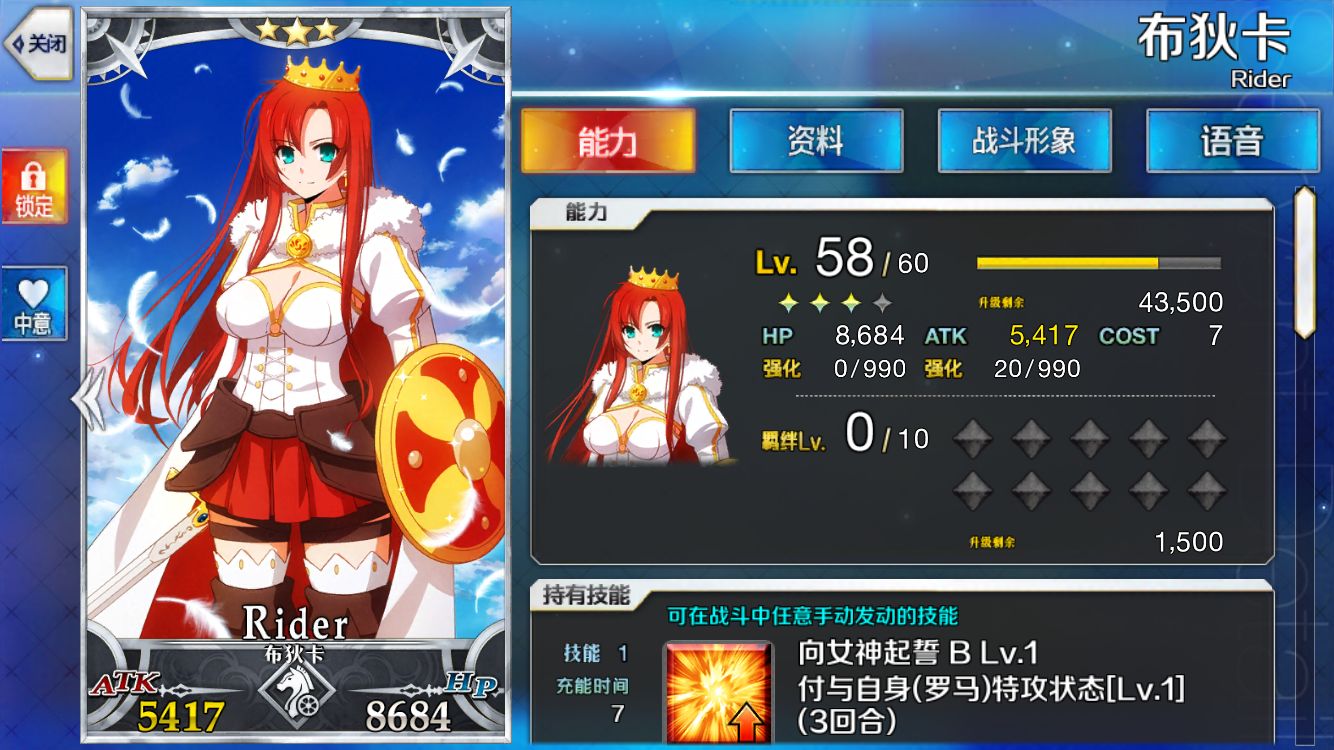Image resolution: width=1334 pixels, height=750 pixels.
Task: Open the 战斗形象 battle sprite screen
Action: (1025, 141)
